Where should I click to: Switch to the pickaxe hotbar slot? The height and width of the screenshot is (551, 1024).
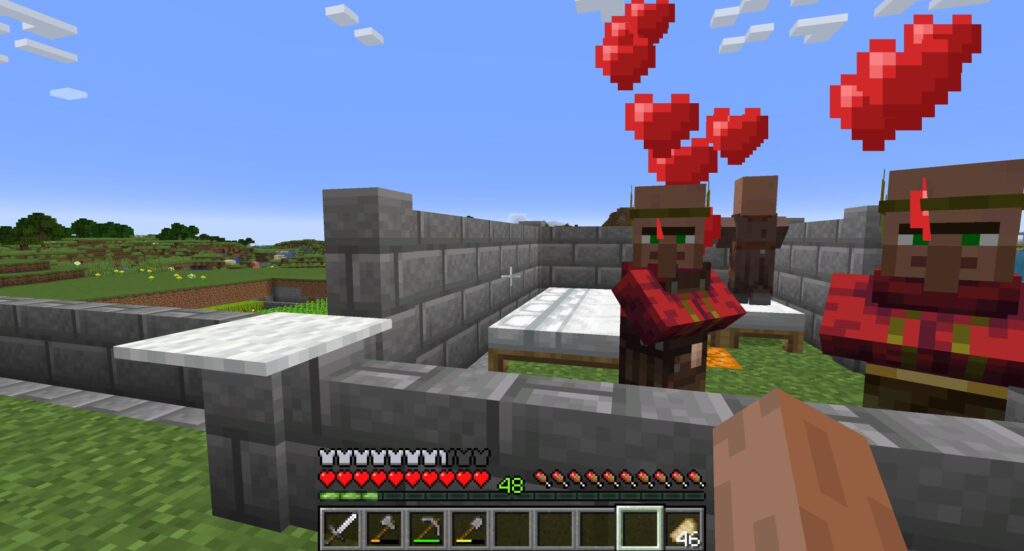tap(427, 527)
